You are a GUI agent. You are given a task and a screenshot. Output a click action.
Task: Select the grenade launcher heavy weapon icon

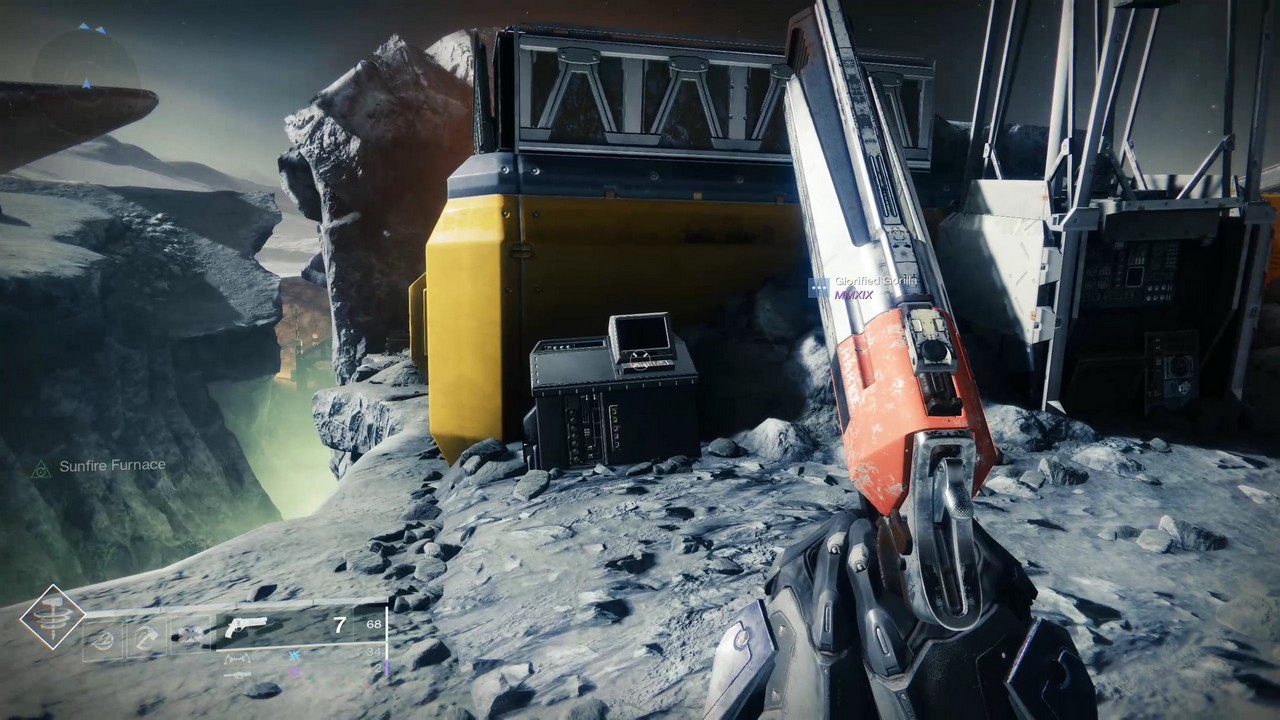click(x=238, y=674)
